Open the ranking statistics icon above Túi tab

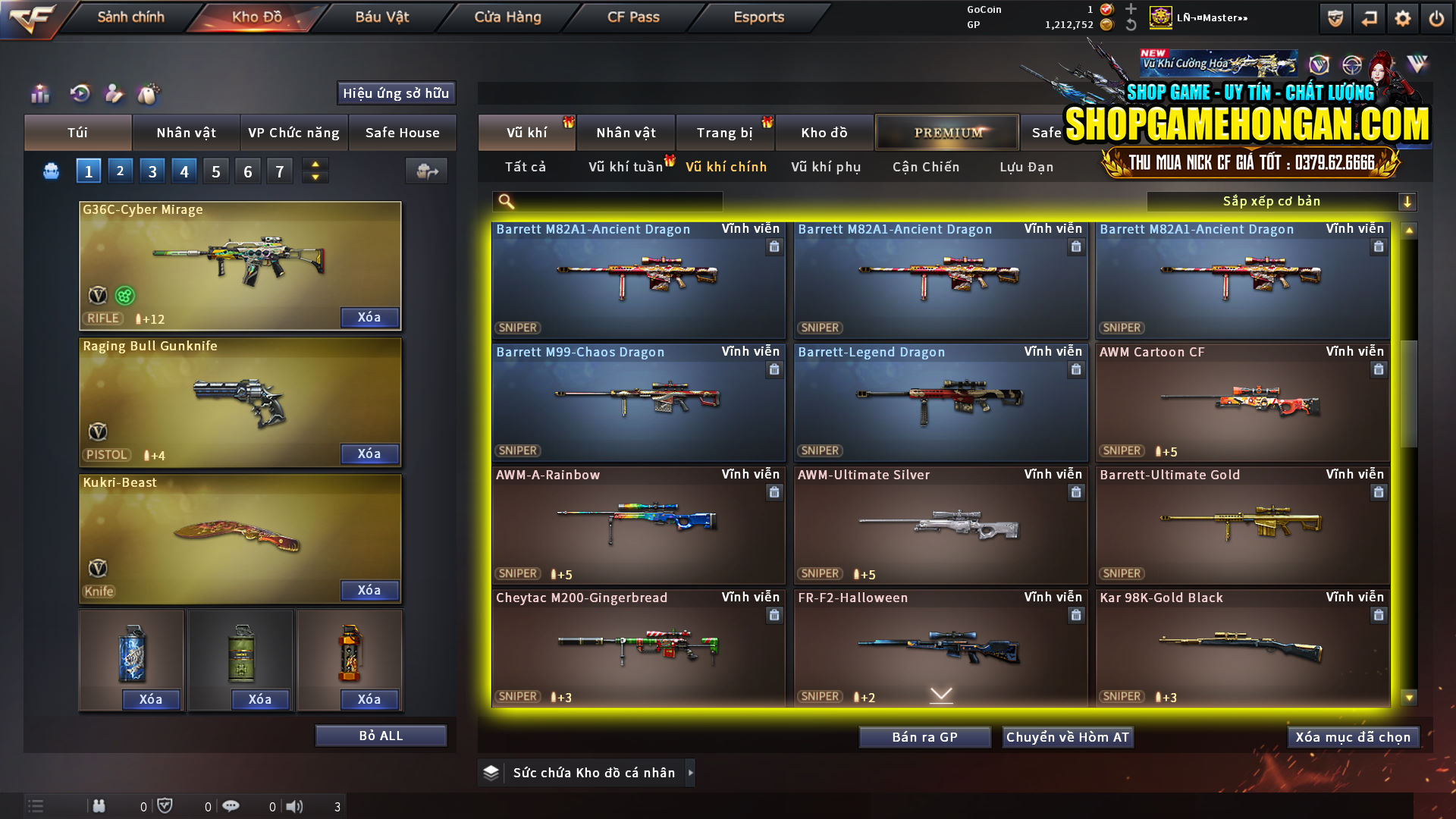pyautogui.click(x=39, y=94)
